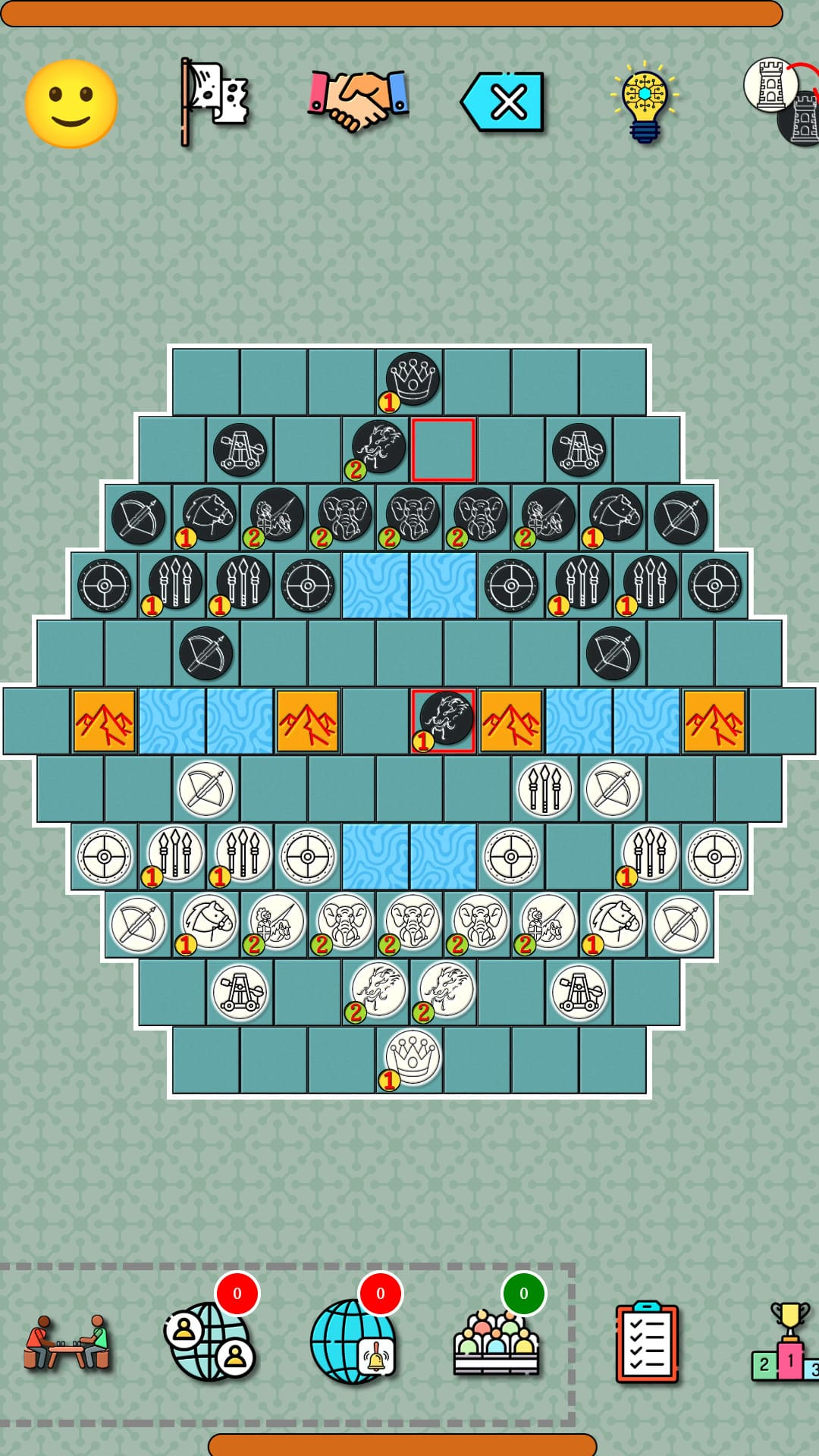Open the checklist clipboard

(x=646, y=1342)
